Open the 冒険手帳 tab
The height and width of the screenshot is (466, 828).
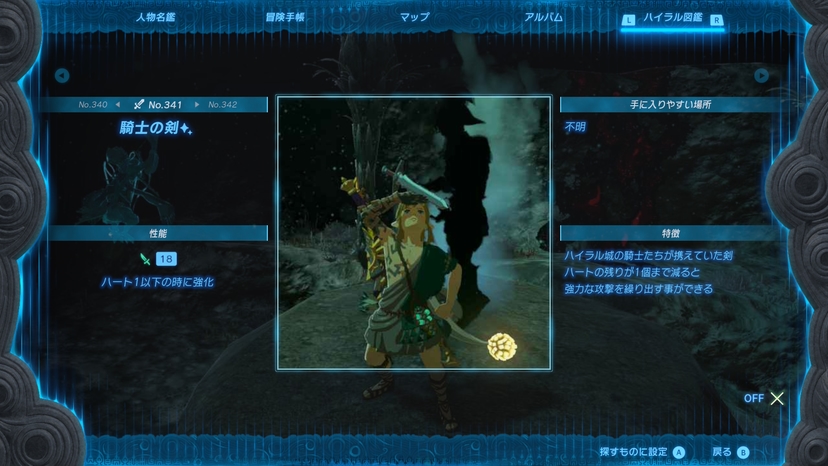point(285,18)
